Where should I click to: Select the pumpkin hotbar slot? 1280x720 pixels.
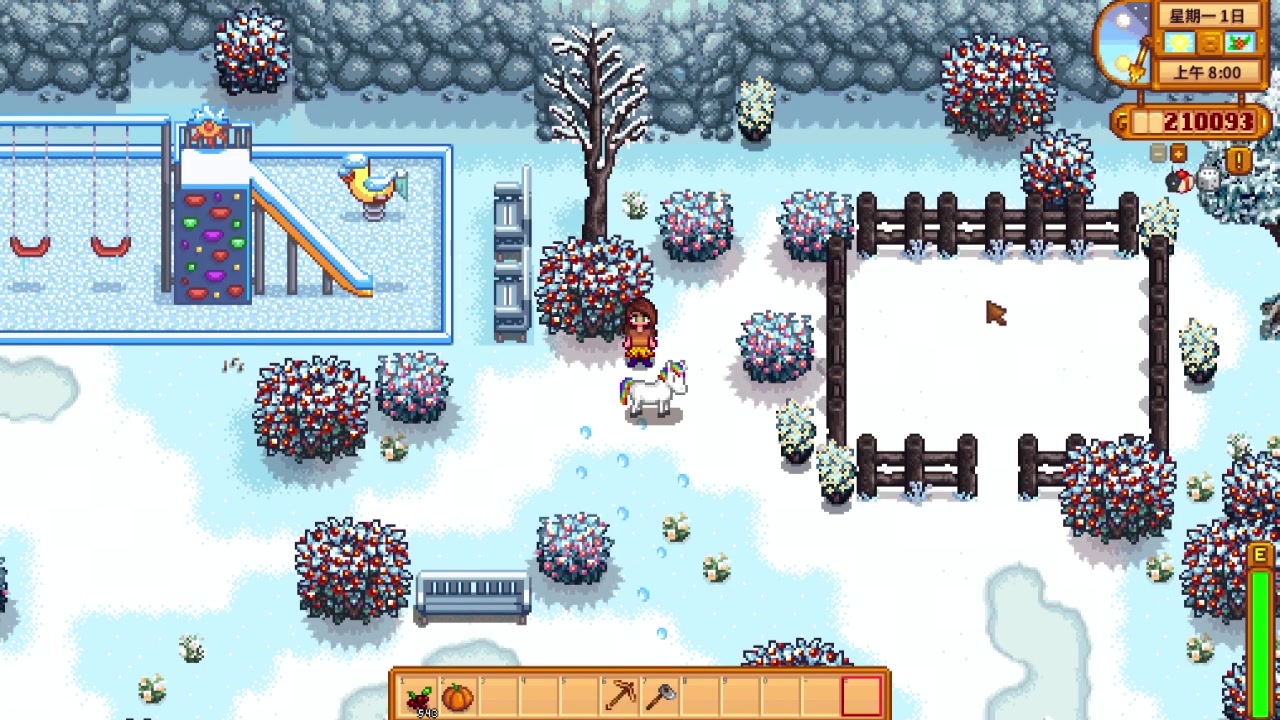457,696
